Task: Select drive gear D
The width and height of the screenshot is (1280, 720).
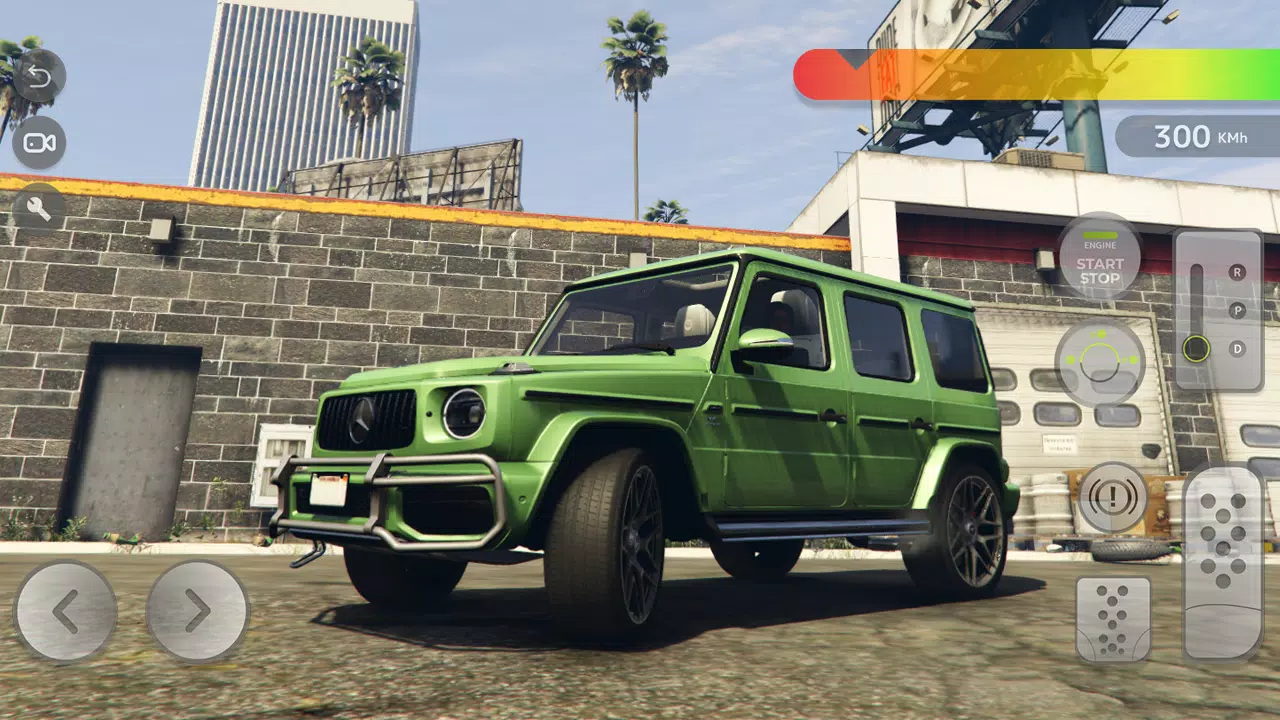Action: pyautogui.click(x=1238, y=348)
